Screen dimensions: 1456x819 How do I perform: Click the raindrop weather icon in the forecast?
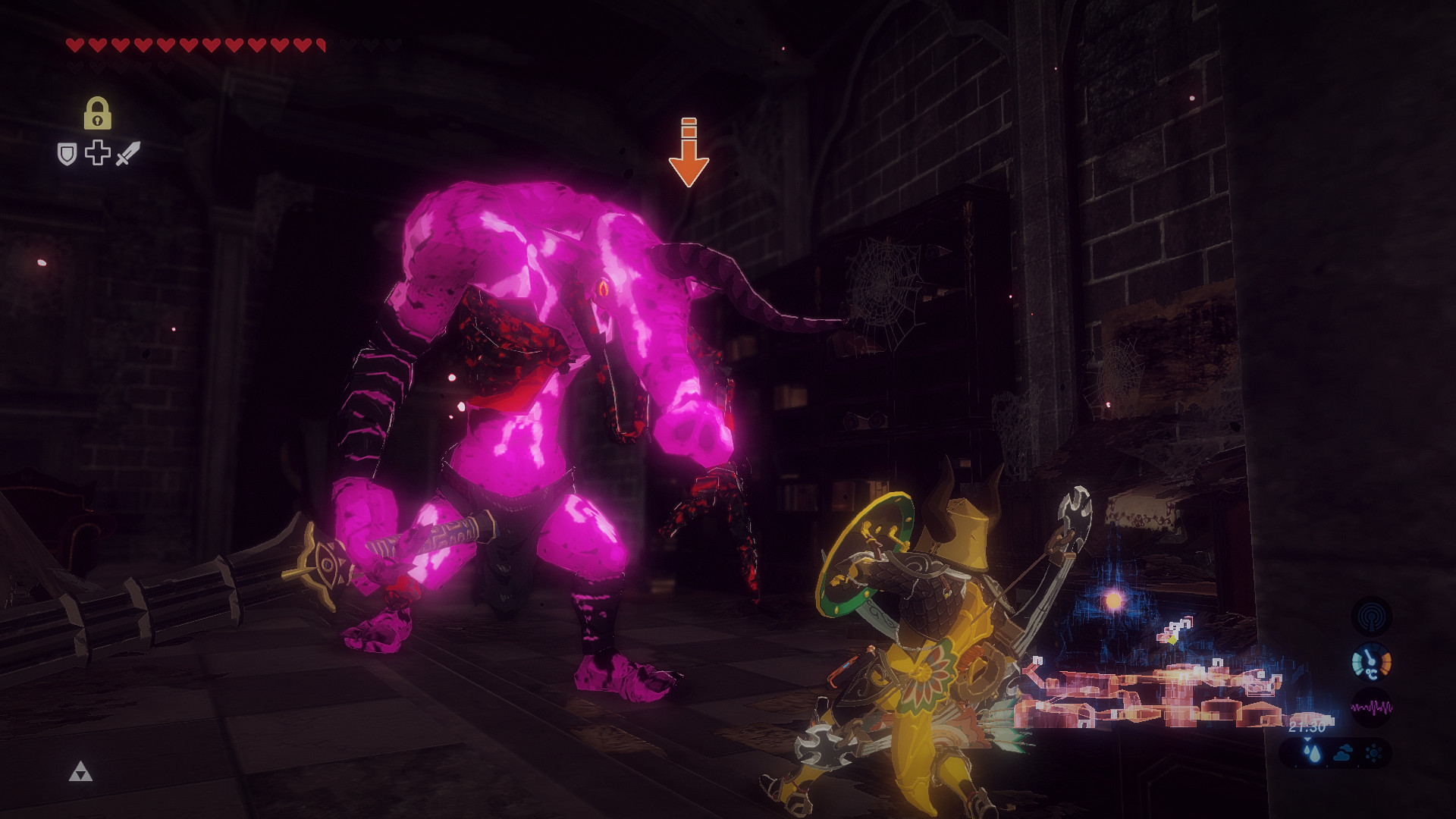(x=1310, y=755)
